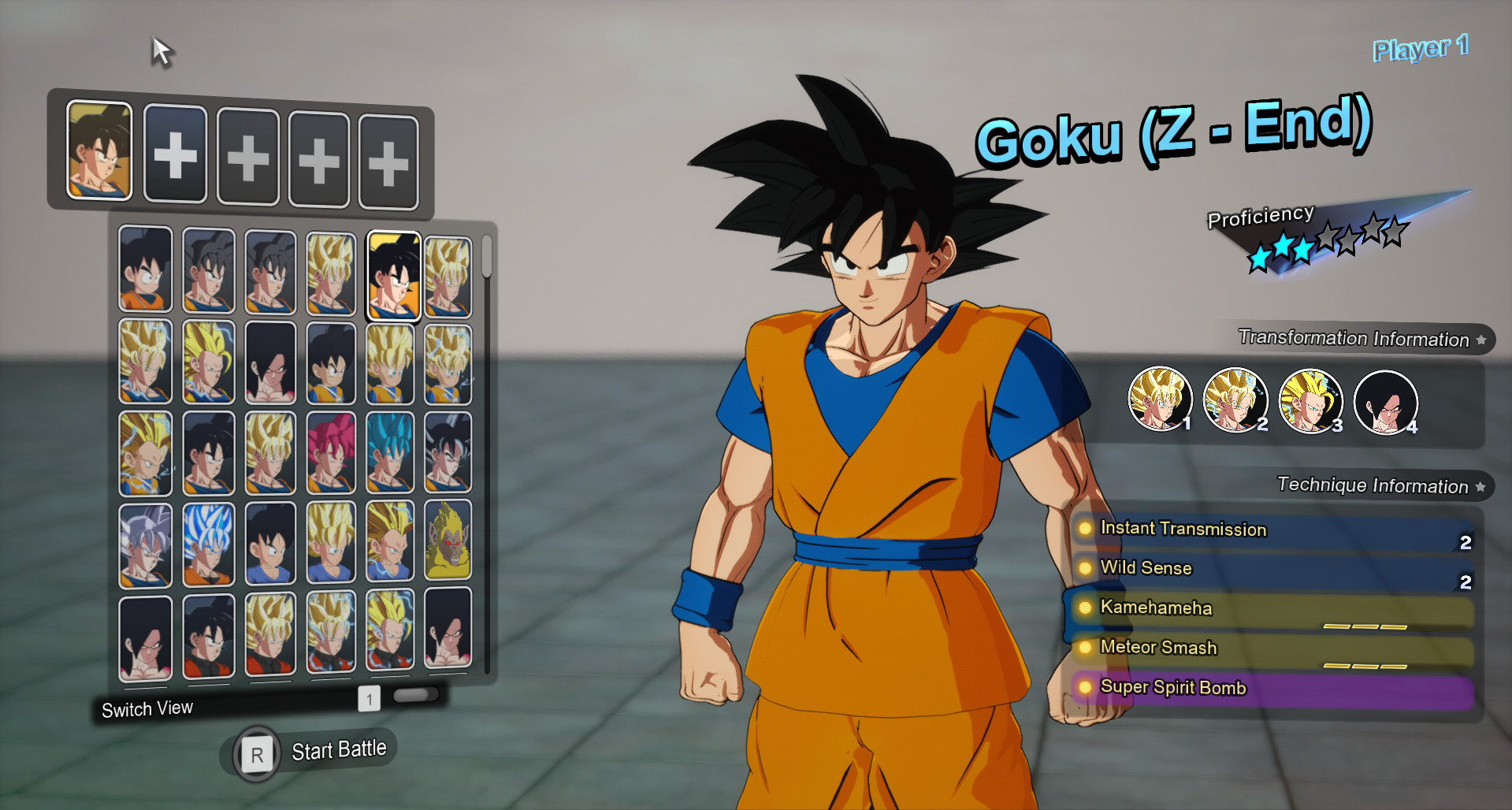Click the page number field showing 1
This screenshot has width=1512, height=810.
[369, 697]
